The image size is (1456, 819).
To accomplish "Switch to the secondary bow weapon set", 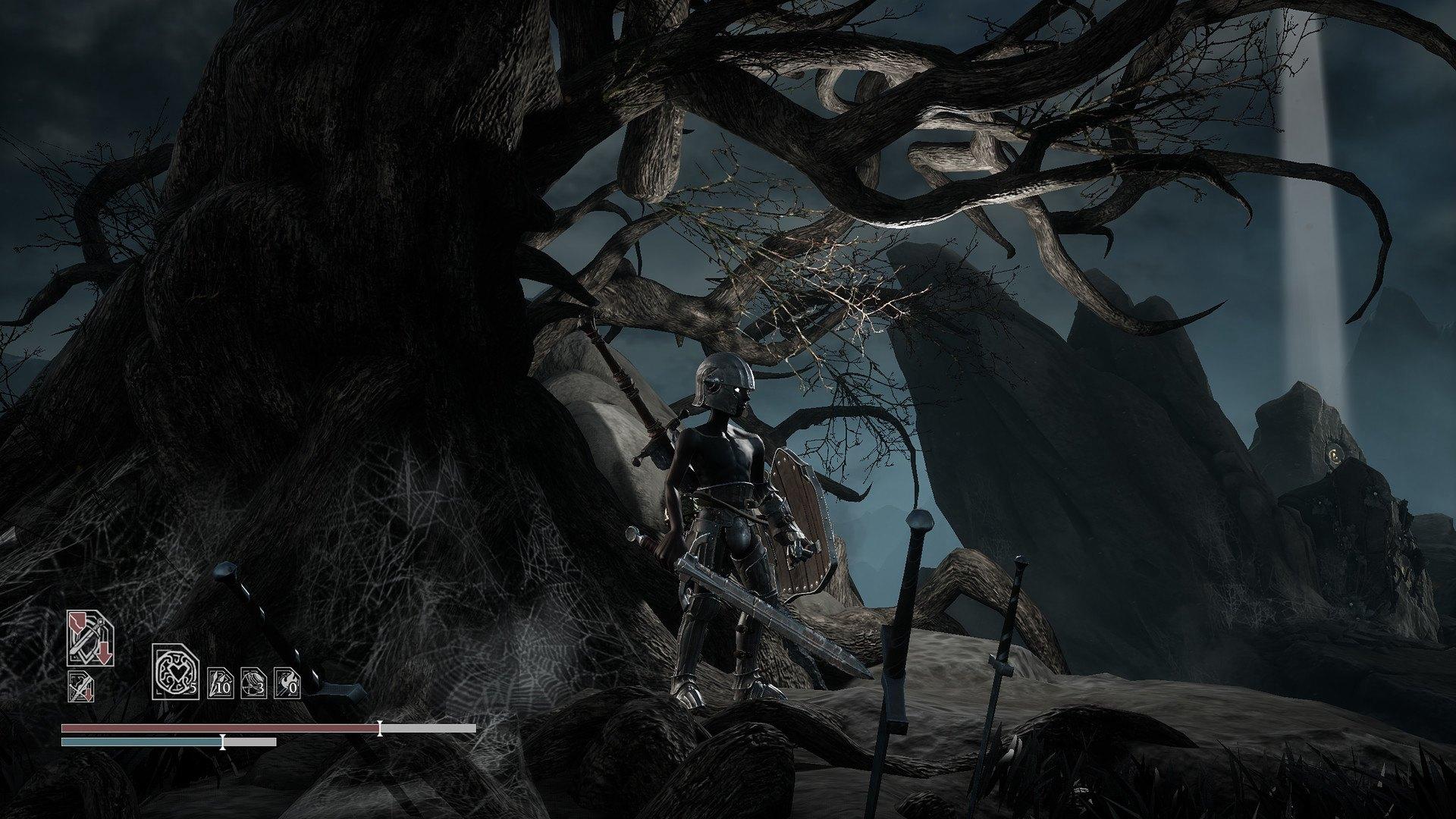I will coord(80,686).
